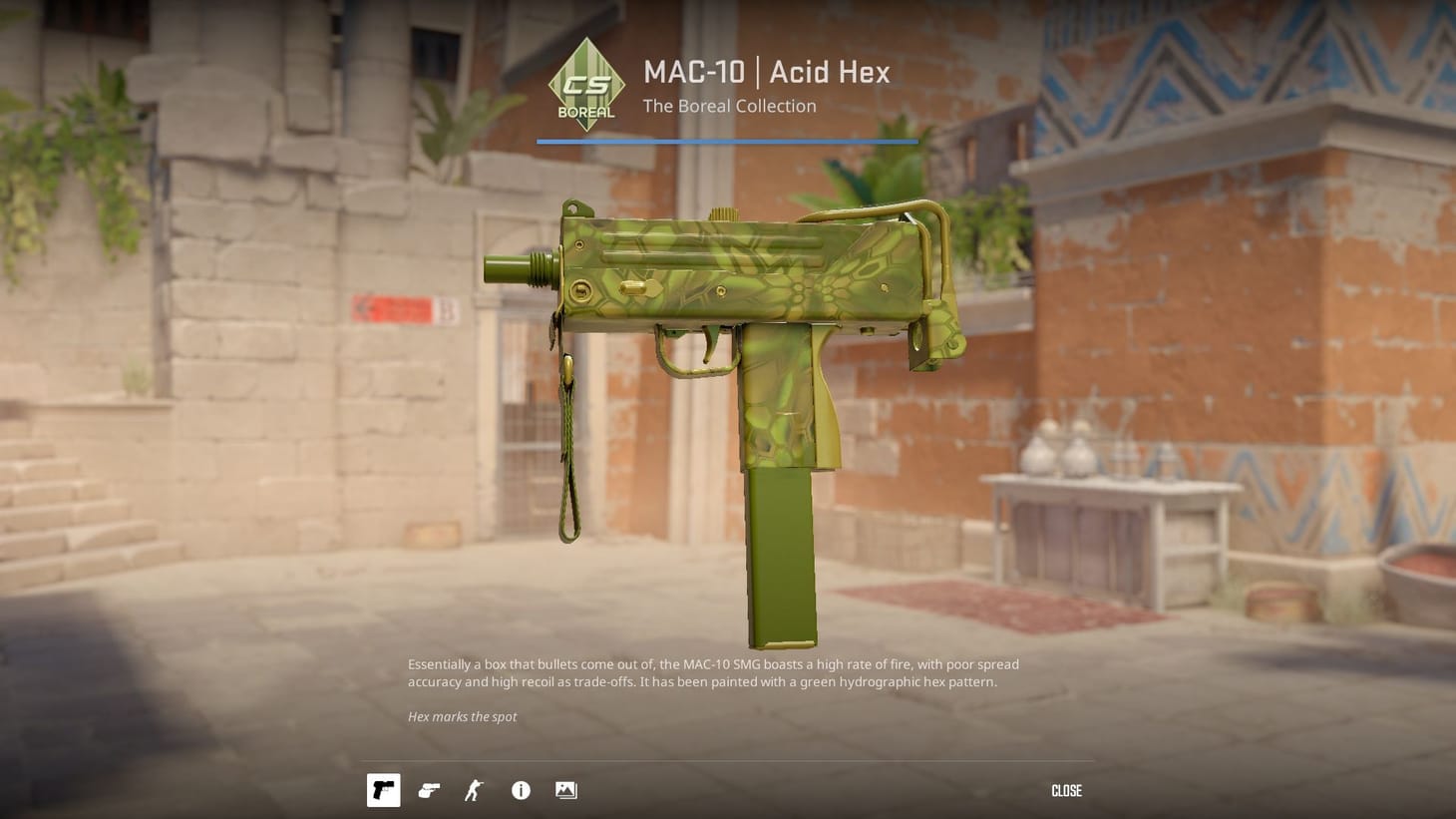Viewport: 1456px width, 819px height.
Task: Click the CLOSE button
Action: [x=1066, y=790]
